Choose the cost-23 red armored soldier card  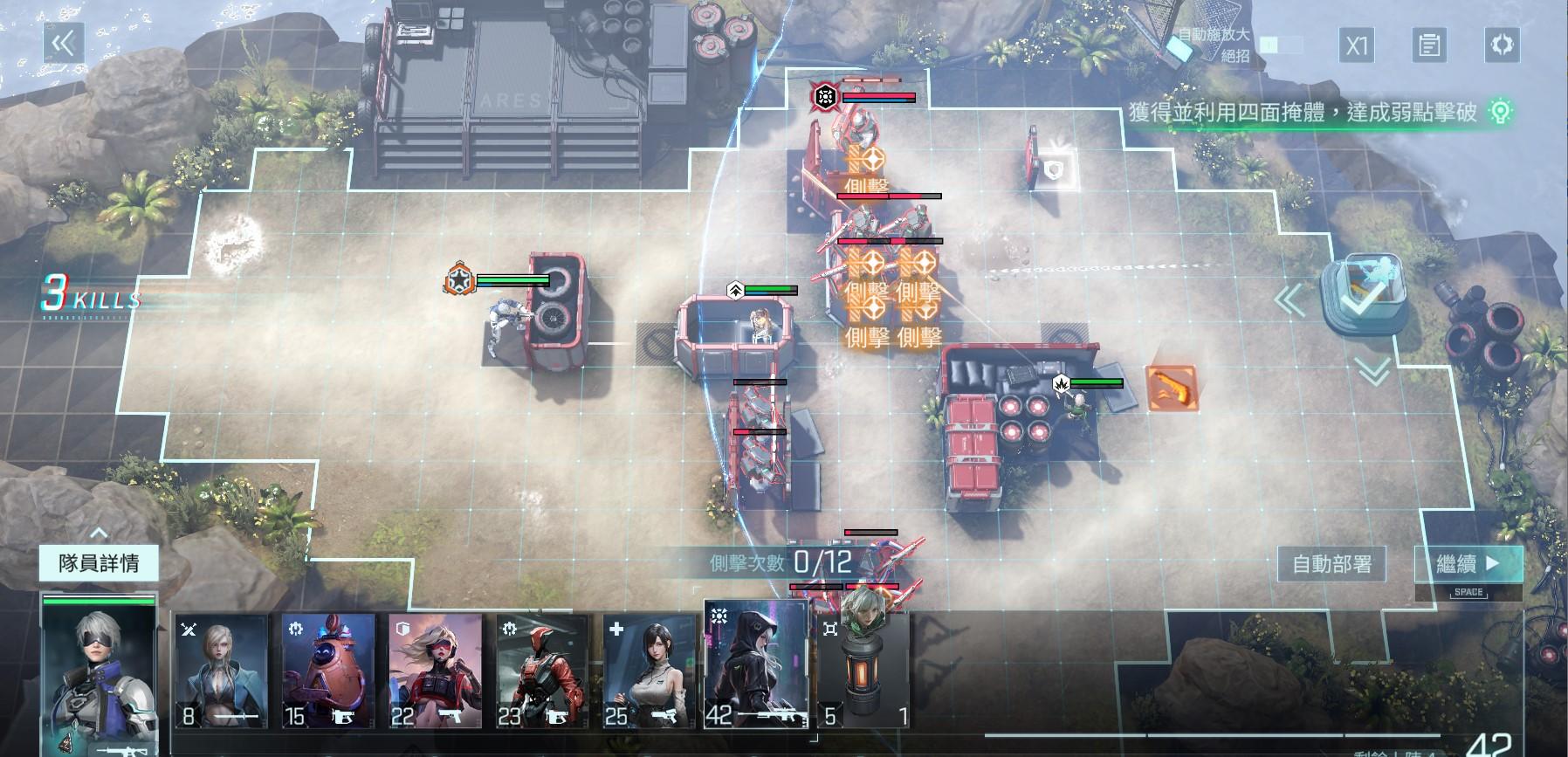coord(542,671)
